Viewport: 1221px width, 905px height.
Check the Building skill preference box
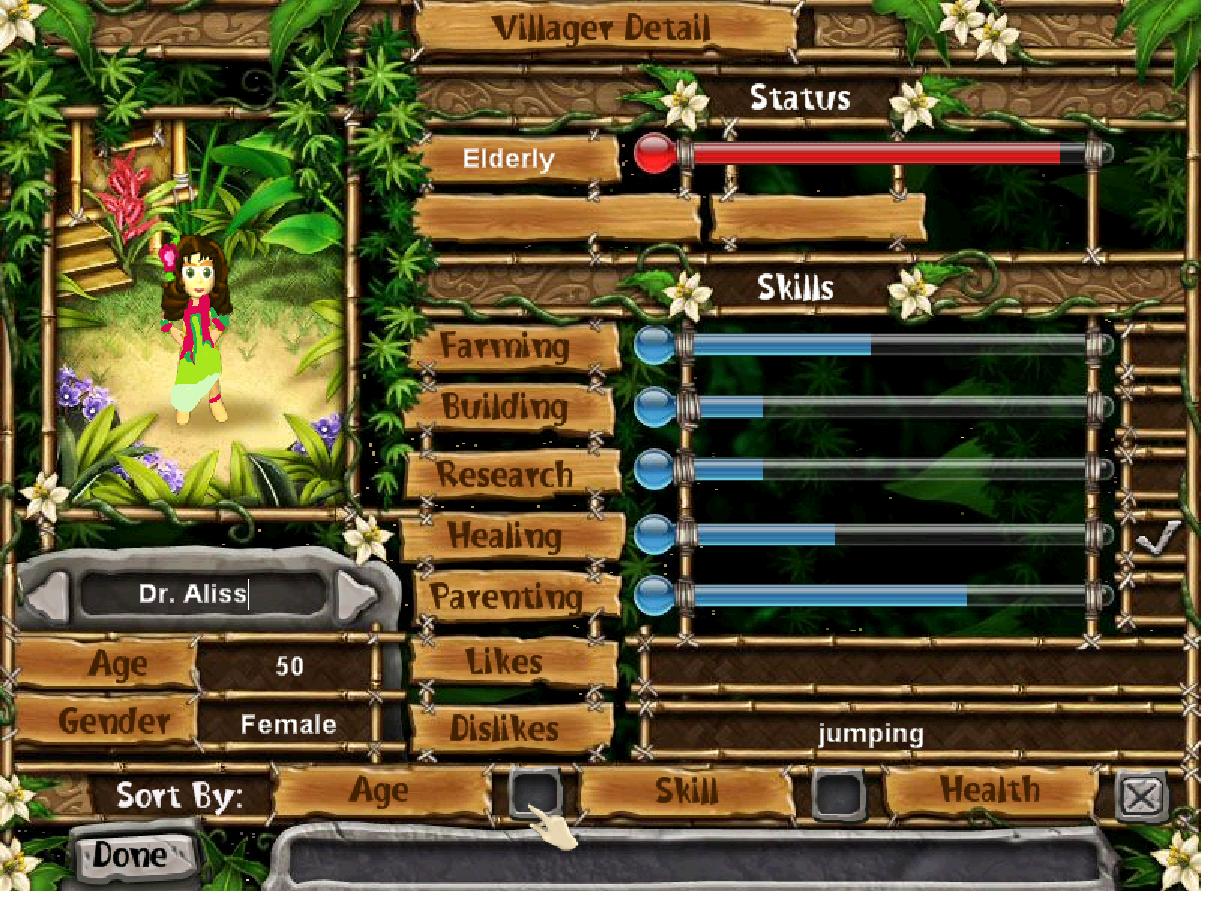(1156, 411)
